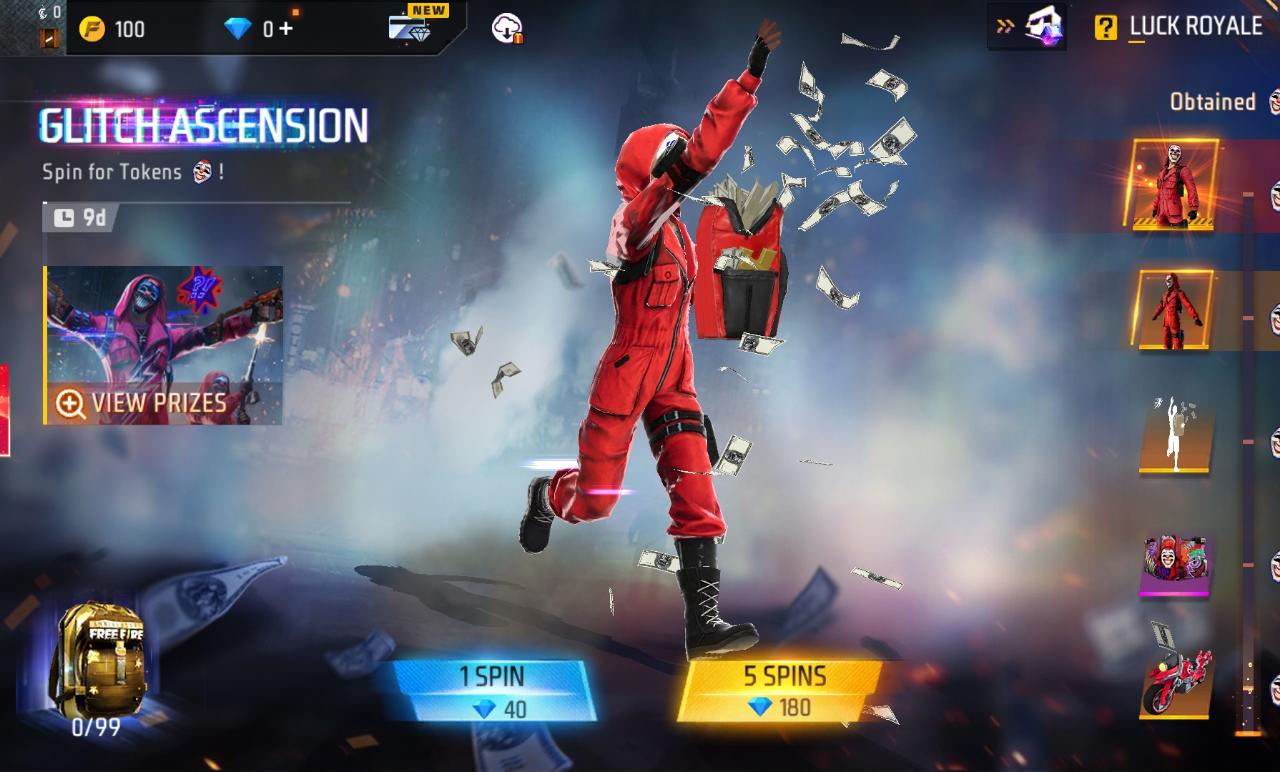Buy 1 Spin for 40 diamonds
The height and width of the screenshot is (772, 1280).
click(x=492, y=690)
